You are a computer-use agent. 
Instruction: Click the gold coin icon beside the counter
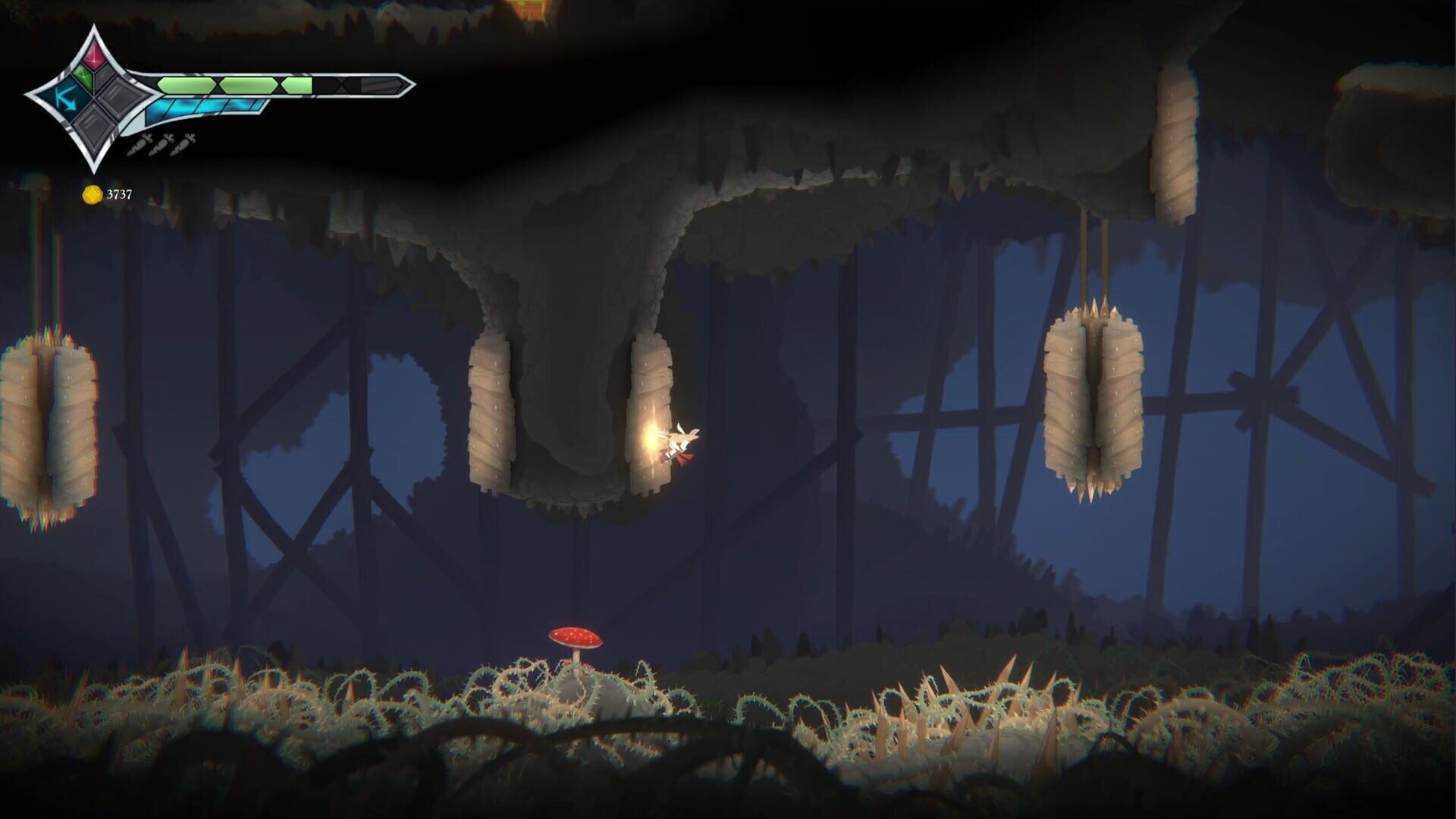point(92,193)
